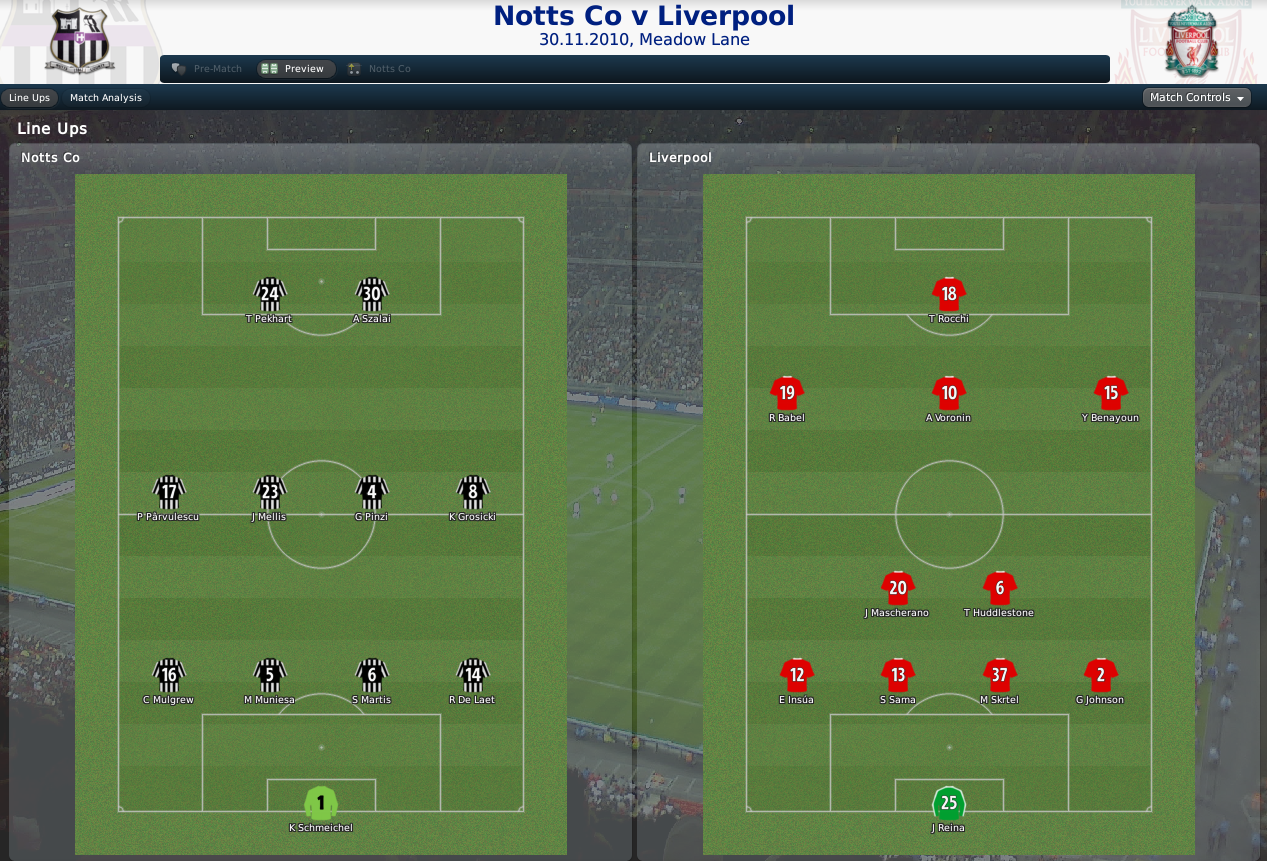Select A Voronin number 10
Viewport: 1267px width, 861px height.
pos(949,392)
